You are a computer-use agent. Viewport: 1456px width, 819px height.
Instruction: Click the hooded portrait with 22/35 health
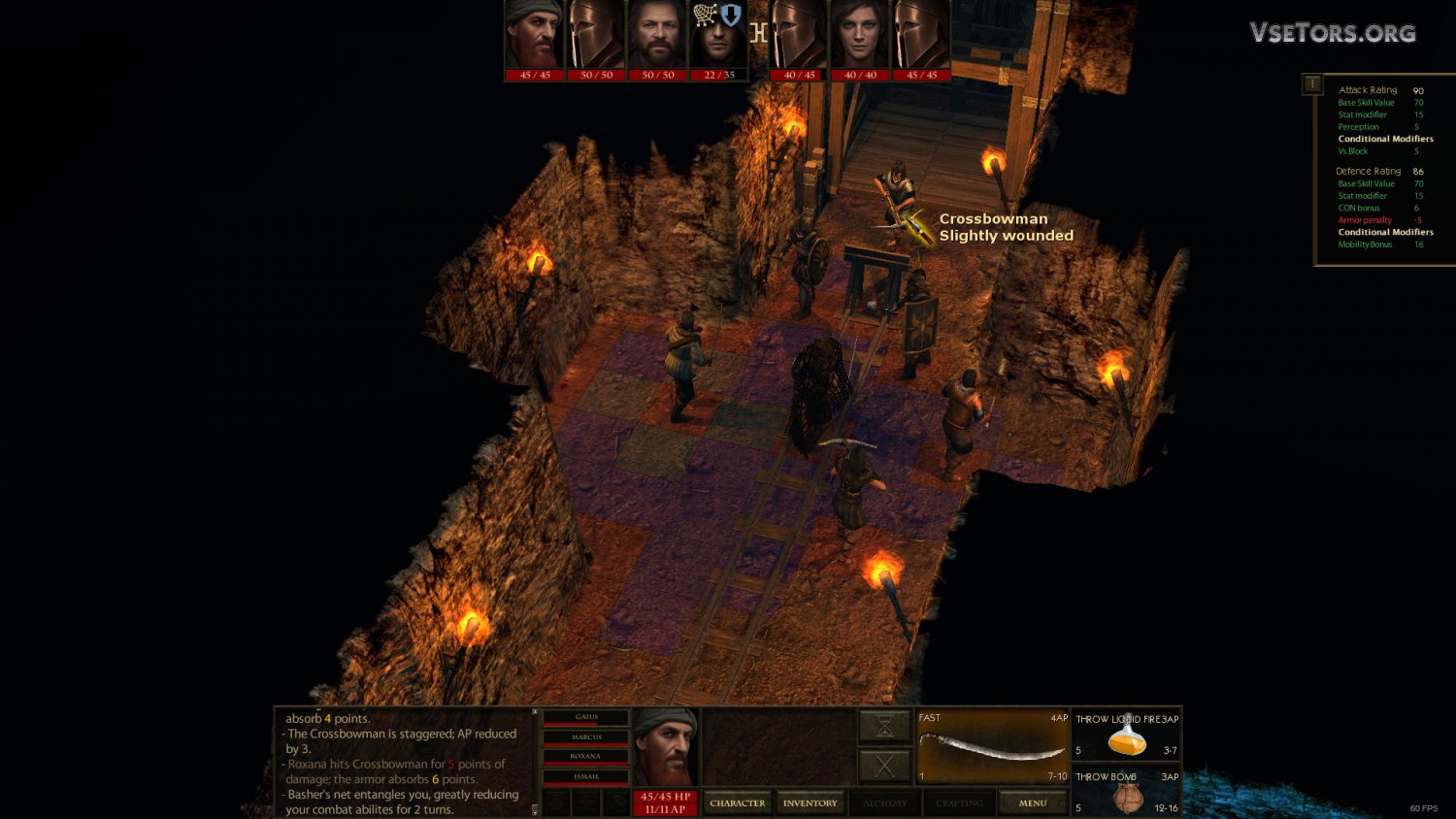pyautogui.click(x=718, y=39)
